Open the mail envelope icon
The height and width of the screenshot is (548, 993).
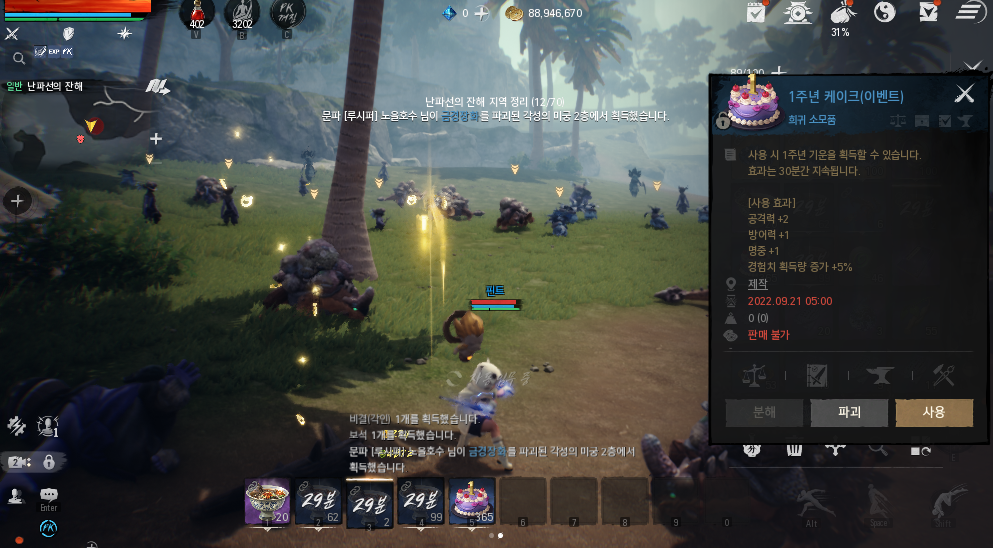click(x=928, y=12)
